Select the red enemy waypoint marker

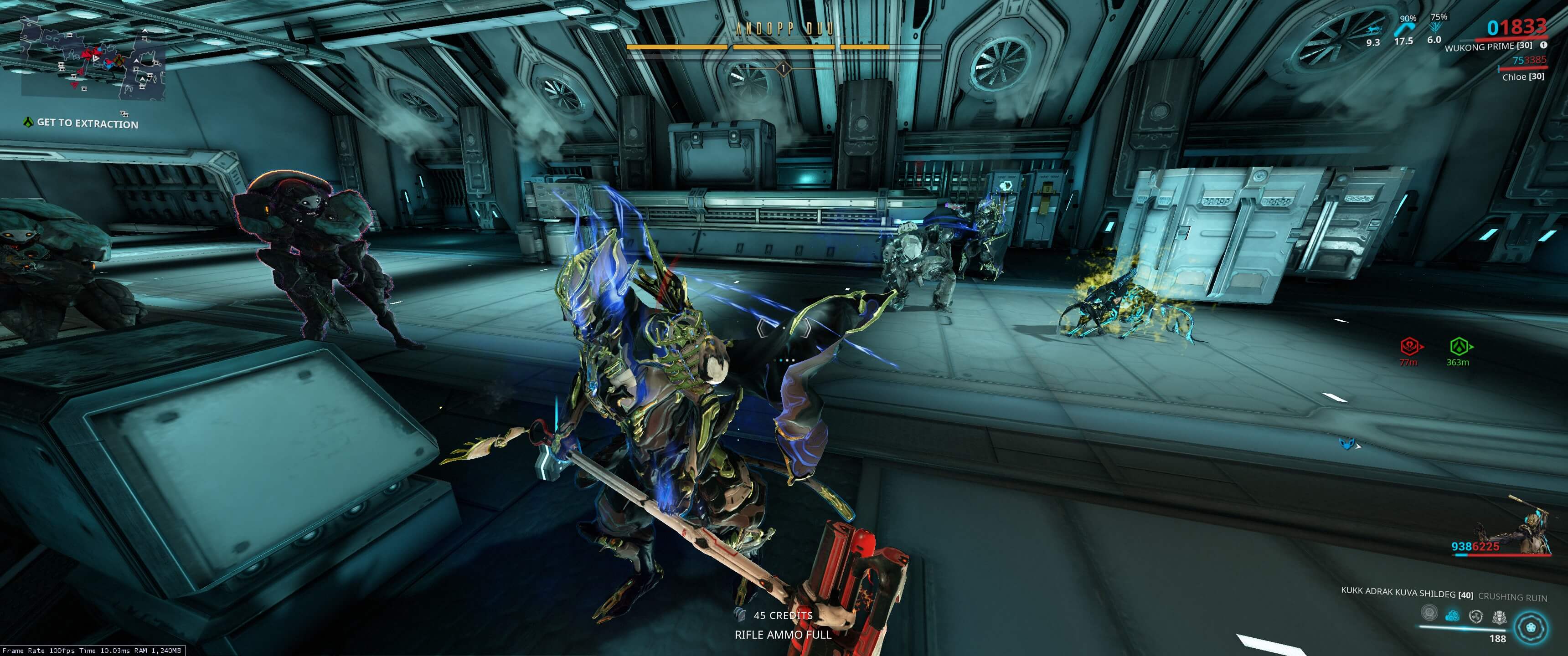[1409, 347]
